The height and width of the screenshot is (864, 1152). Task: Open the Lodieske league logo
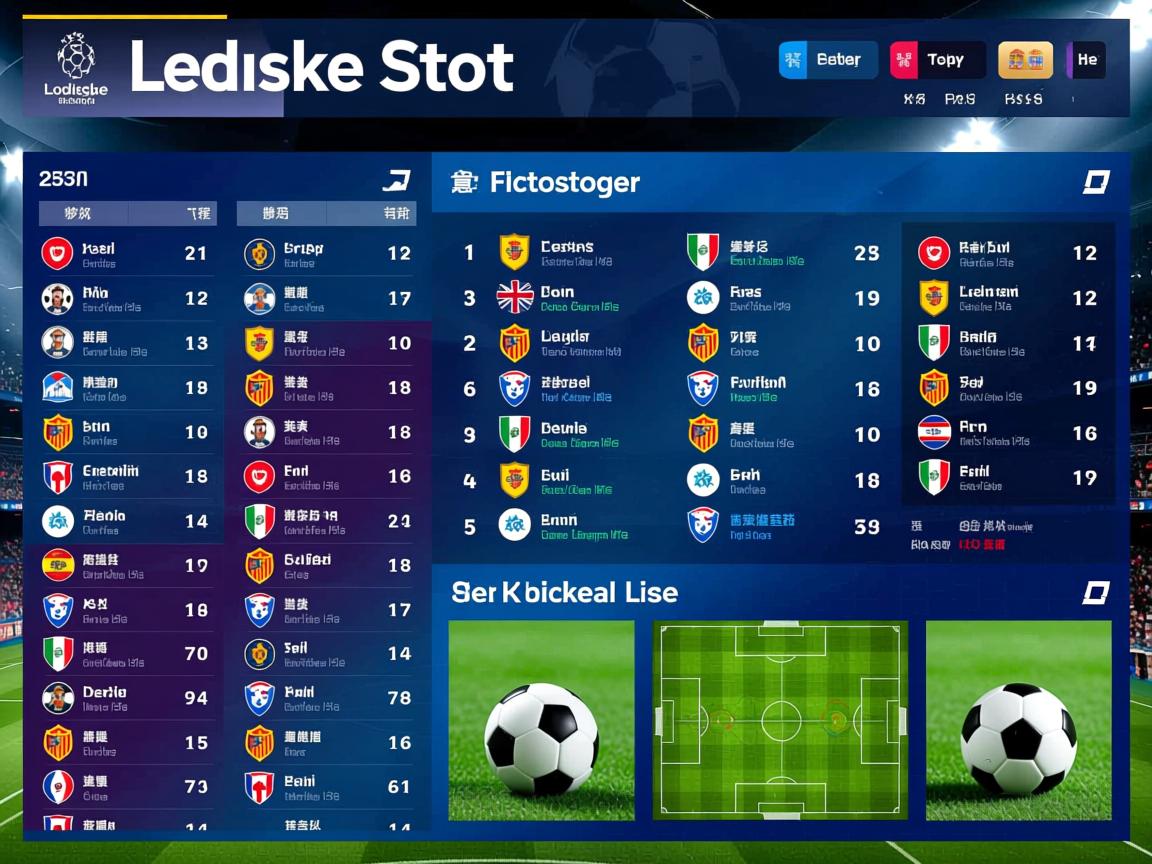(76, 66)
